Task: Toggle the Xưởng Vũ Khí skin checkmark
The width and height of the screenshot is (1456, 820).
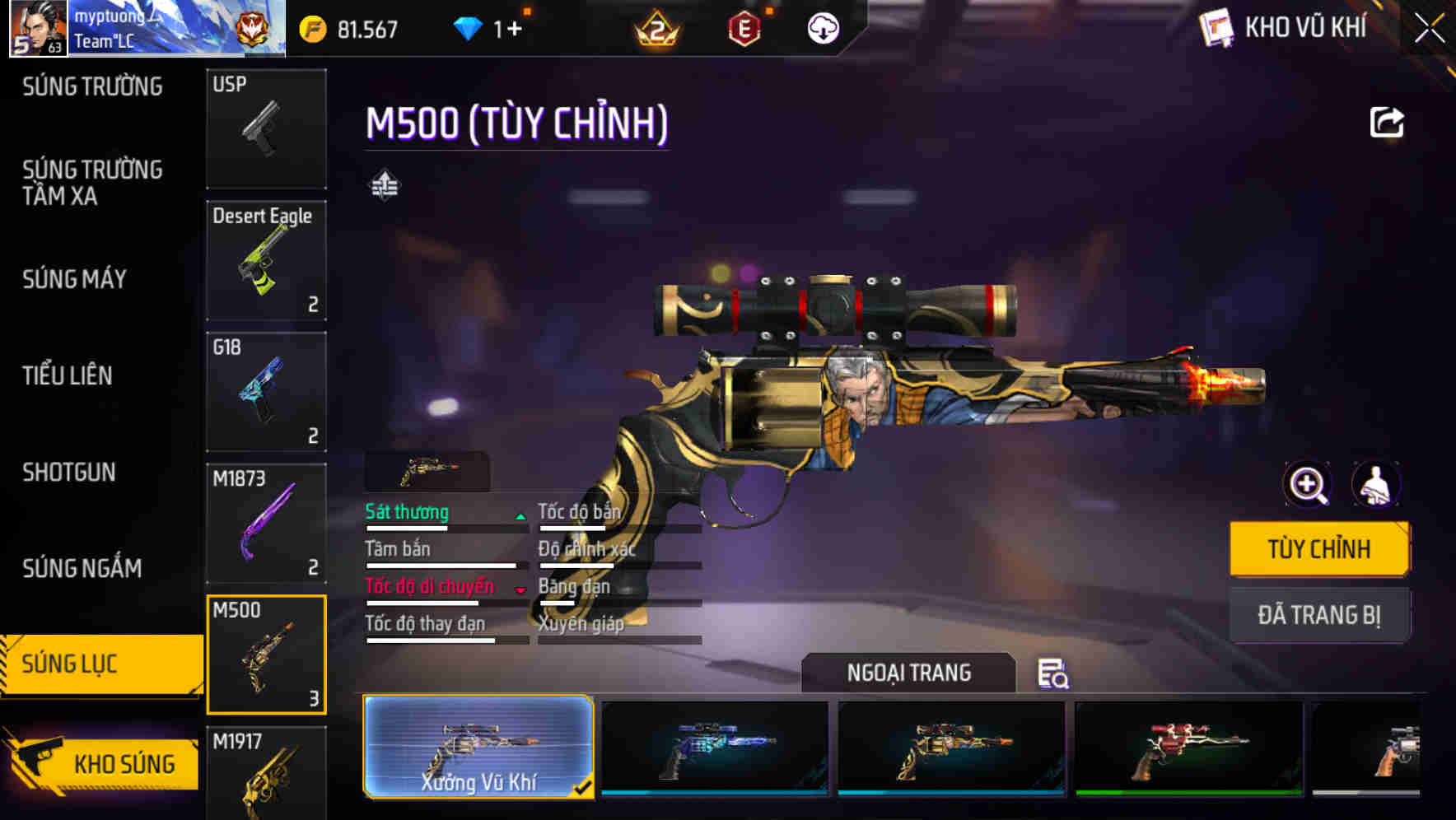Action: (x=585, y=787)
